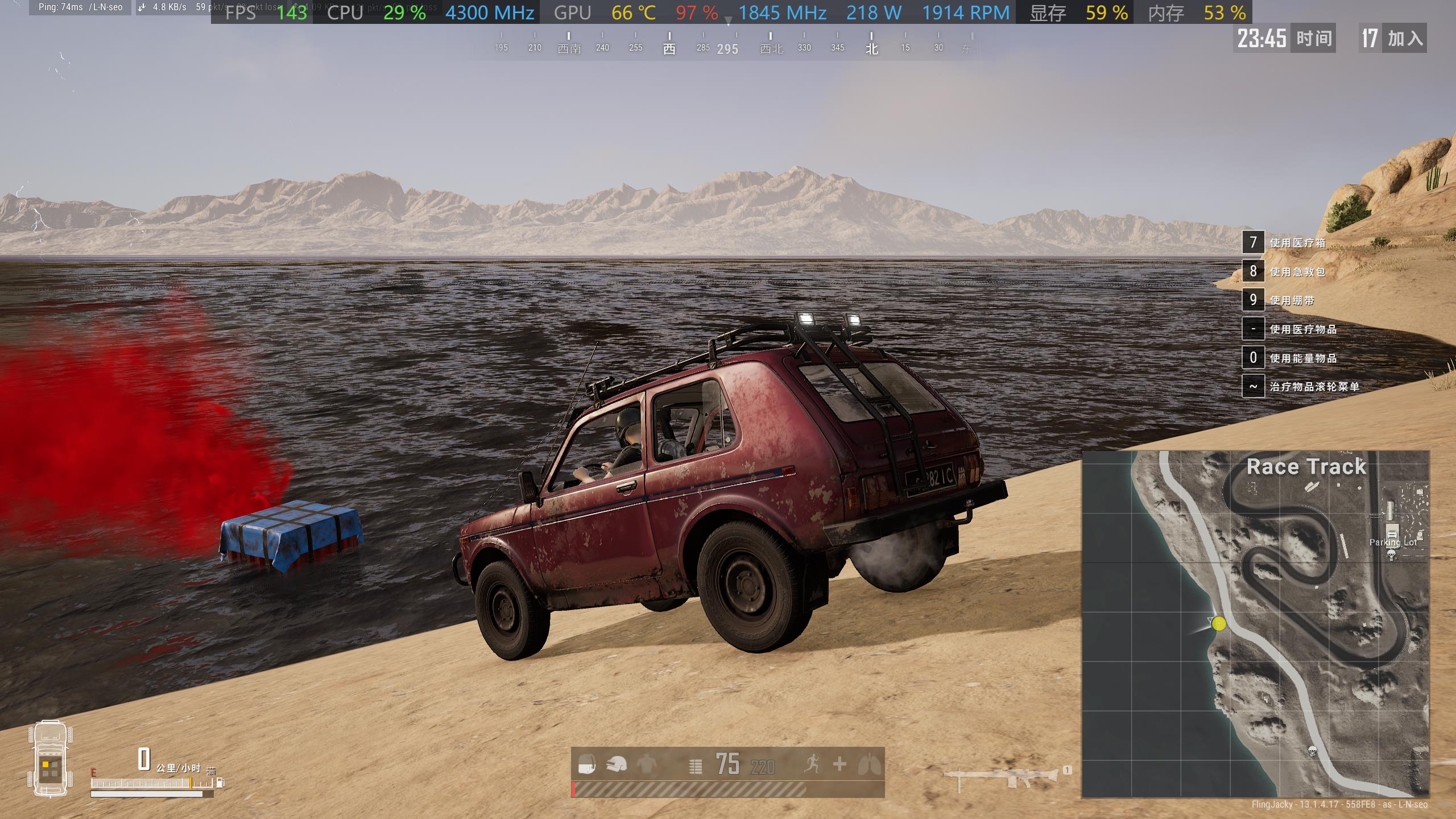The height and width of the screenshot is (819, 1456).
Task: Click the lungs breath status icon
Action: click(870, 765)
